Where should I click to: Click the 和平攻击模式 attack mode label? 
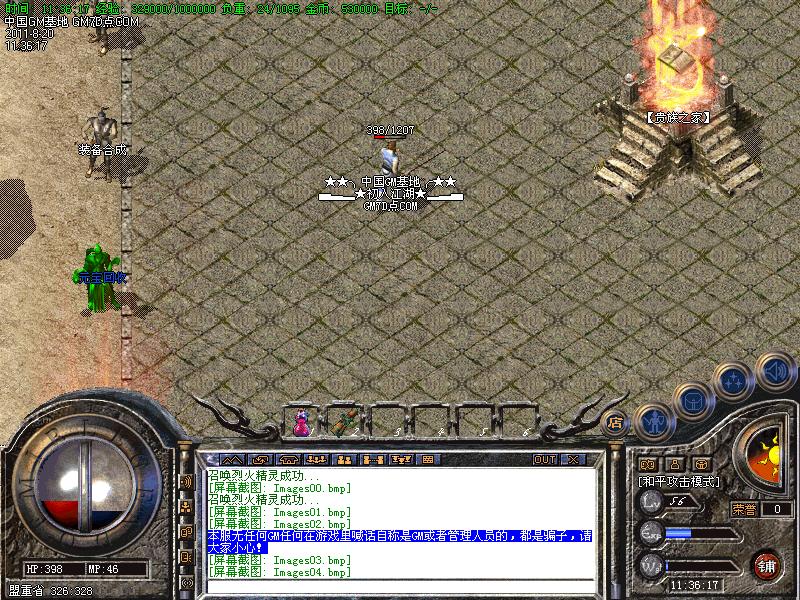tap(680, 481)
